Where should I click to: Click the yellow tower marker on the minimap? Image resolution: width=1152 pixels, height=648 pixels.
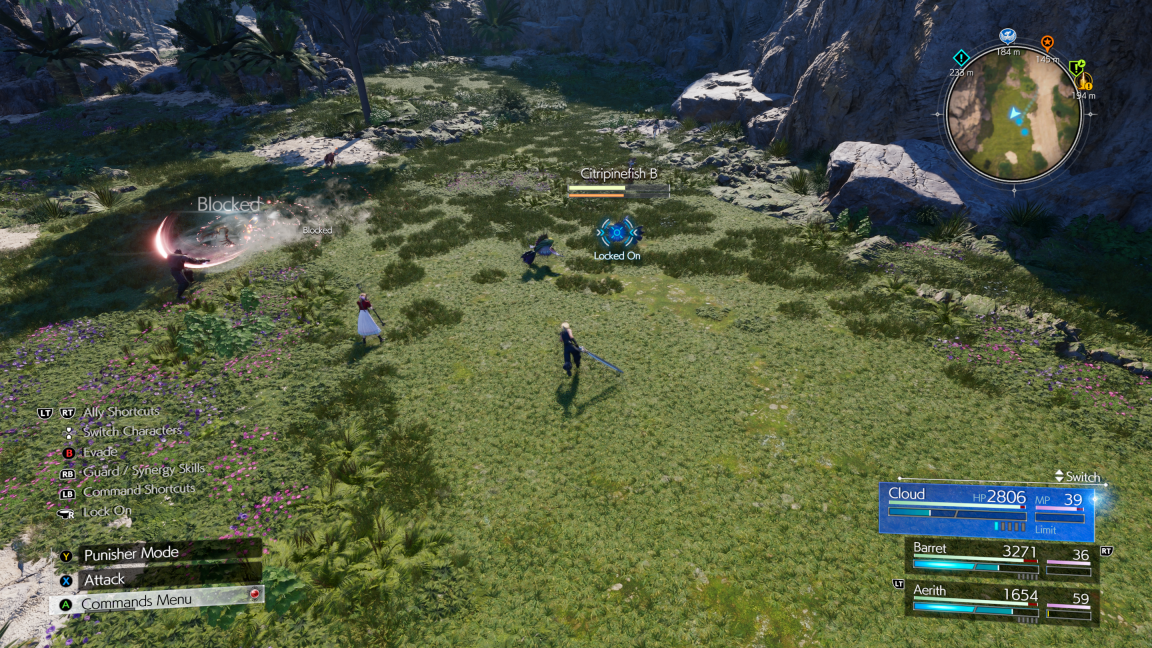click(x=1085, y=82)
